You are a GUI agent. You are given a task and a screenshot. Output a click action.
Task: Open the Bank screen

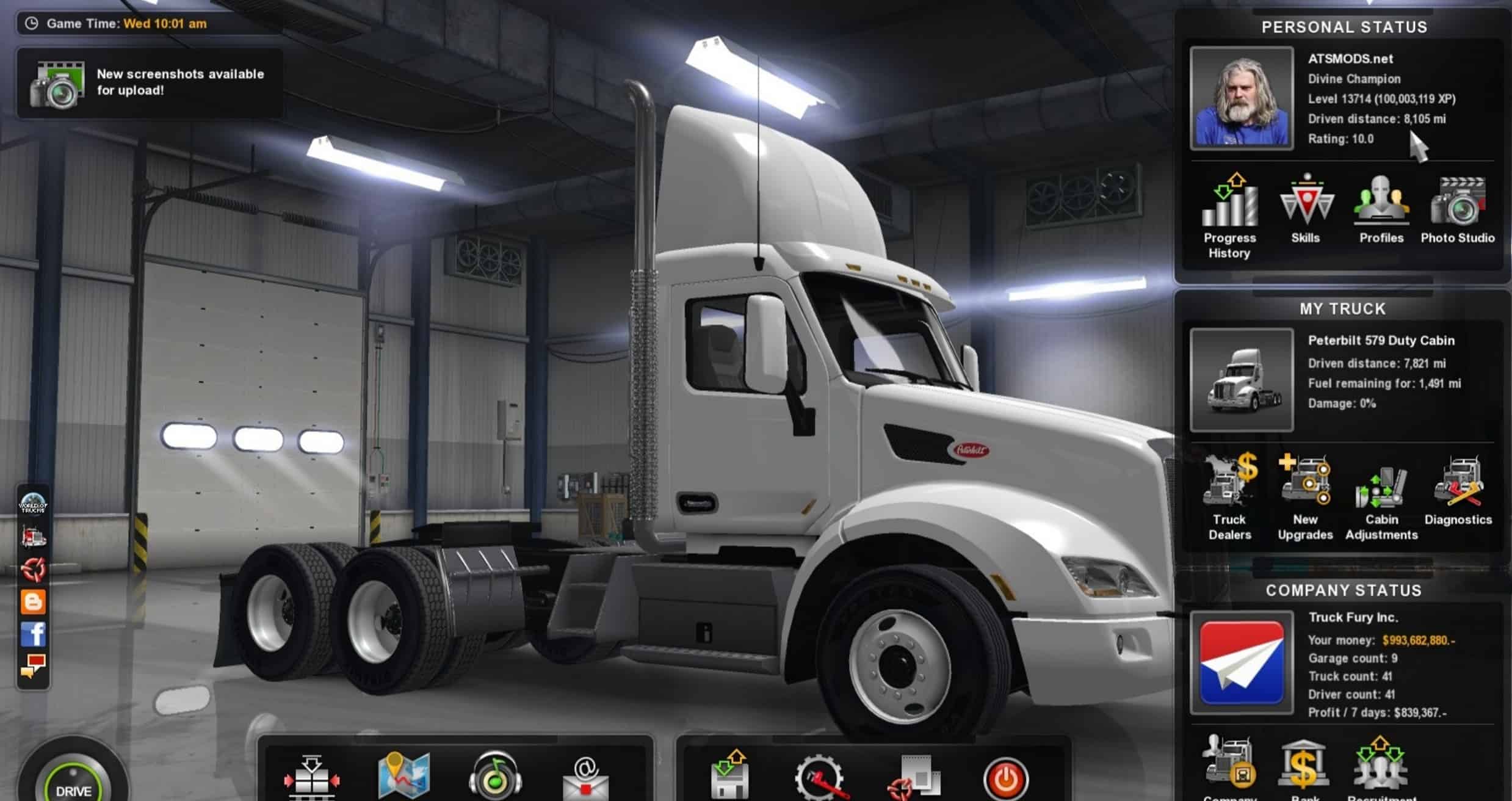[x=1304, y=765]
